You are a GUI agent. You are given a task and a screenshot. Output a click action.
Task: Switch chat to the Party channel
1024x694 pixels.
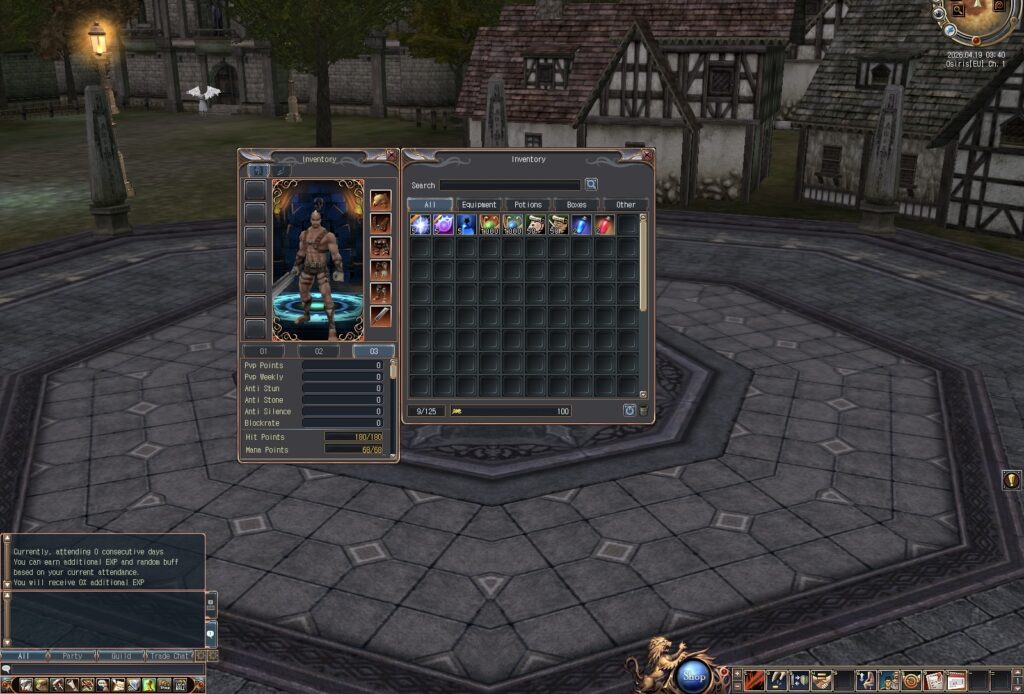(72, 656)
